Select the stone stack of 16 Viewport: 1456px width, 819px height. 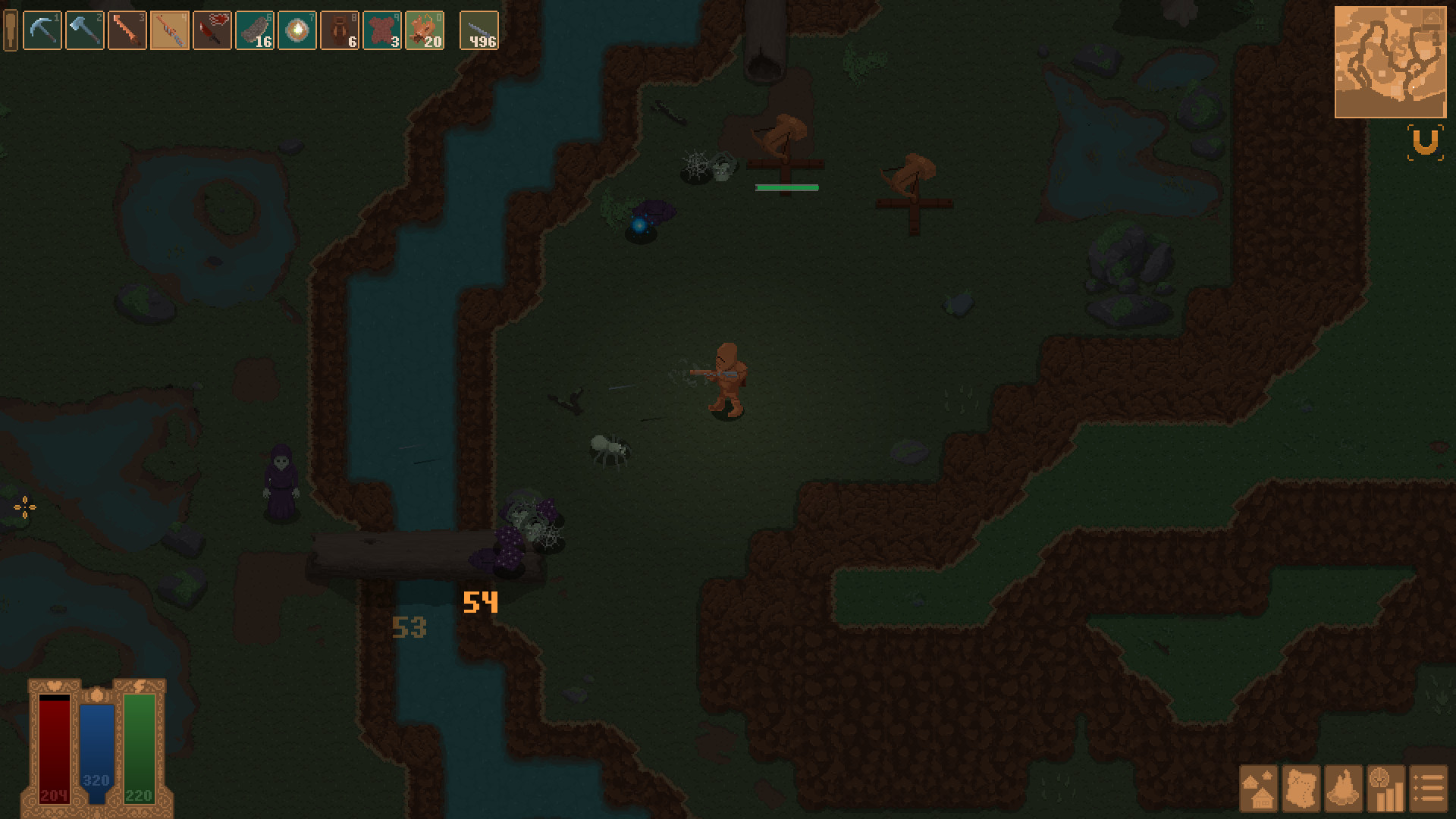click(x=254, y=30)
